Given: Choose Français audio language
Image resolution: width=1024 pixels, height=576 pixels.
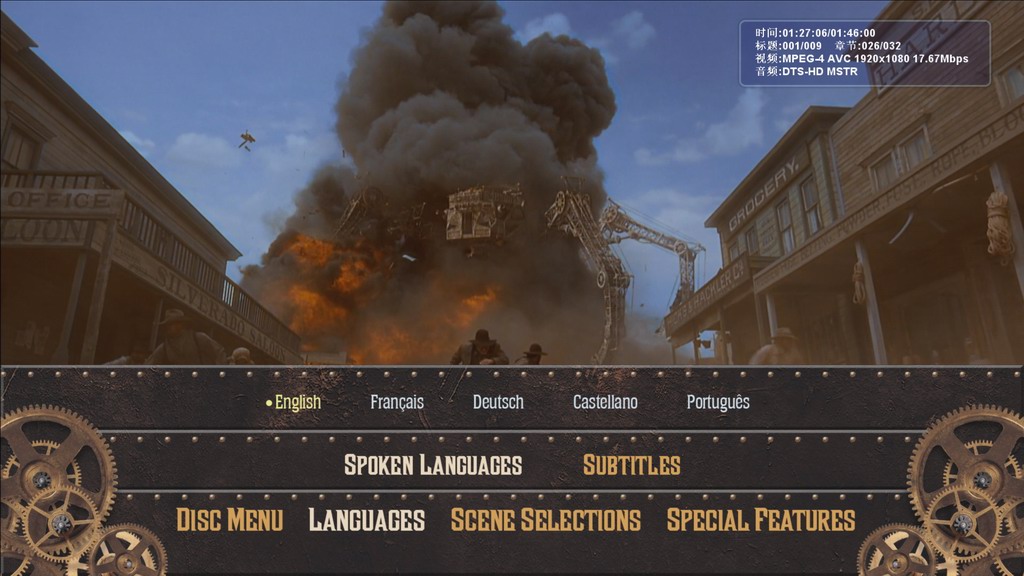Looking at the screenshot, I should coord(397,402).
